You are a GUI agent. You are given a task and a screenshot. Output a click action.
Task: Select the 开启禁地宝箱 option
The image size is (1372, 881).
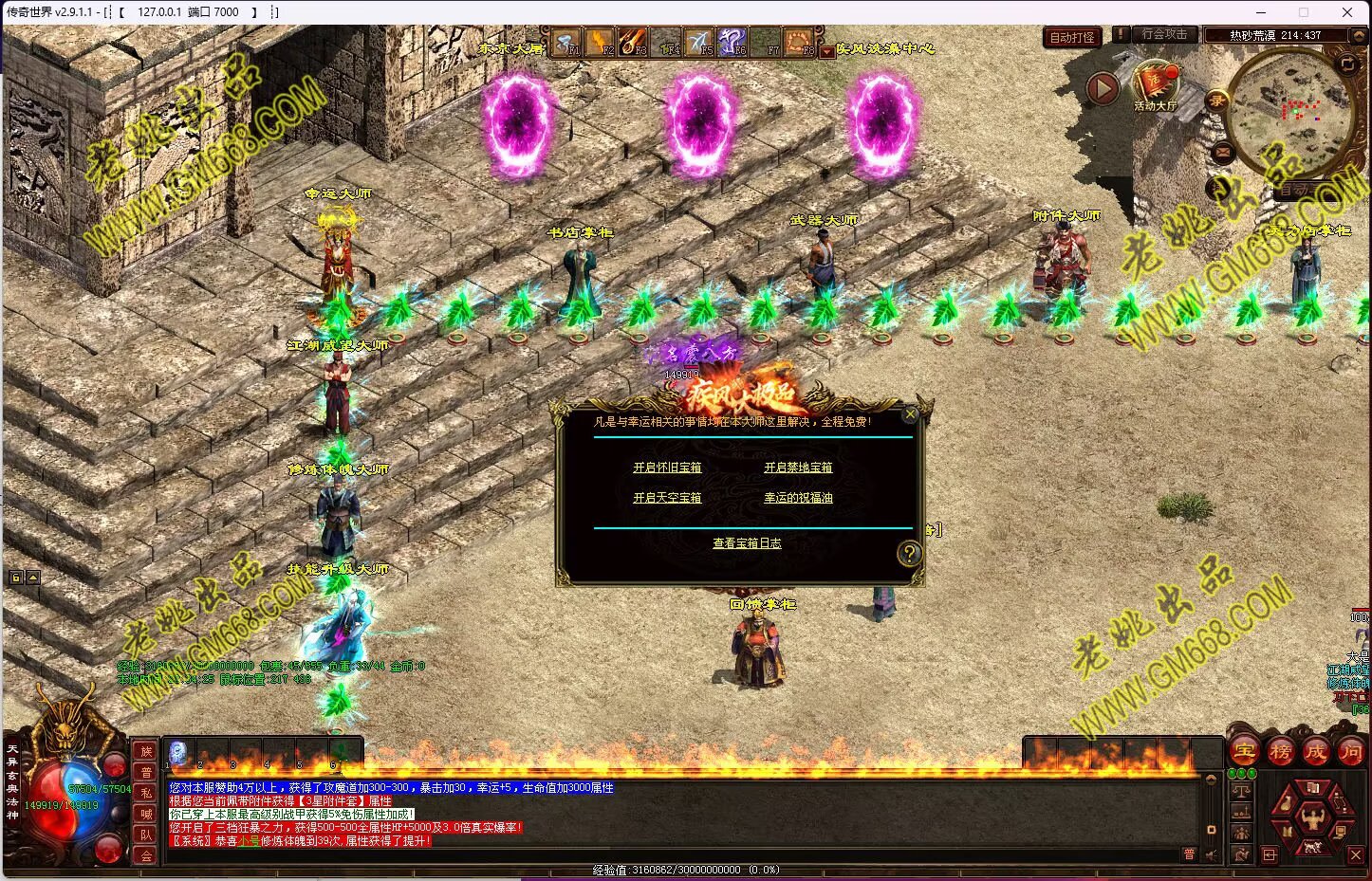(798, 468)
